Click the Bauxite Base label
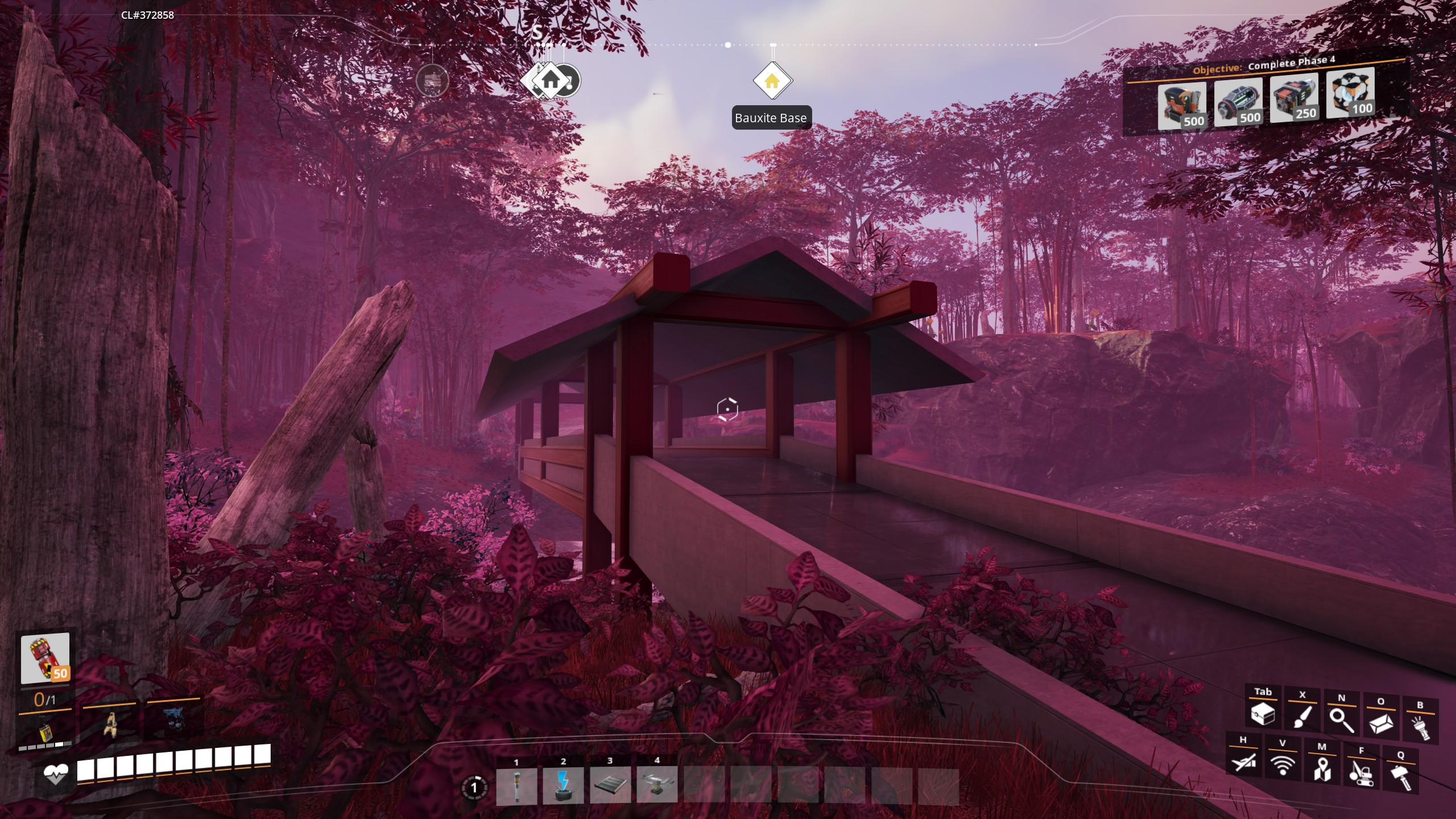 771,118
